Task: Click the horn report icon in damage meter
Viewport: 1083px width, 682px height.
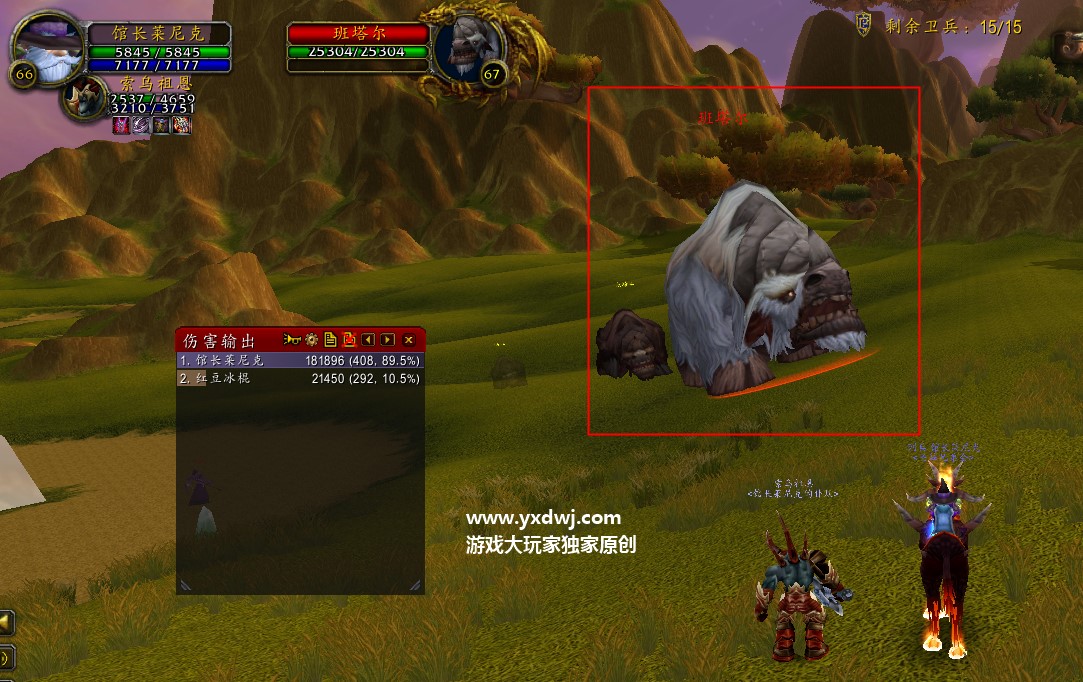Action: point(292,340)
